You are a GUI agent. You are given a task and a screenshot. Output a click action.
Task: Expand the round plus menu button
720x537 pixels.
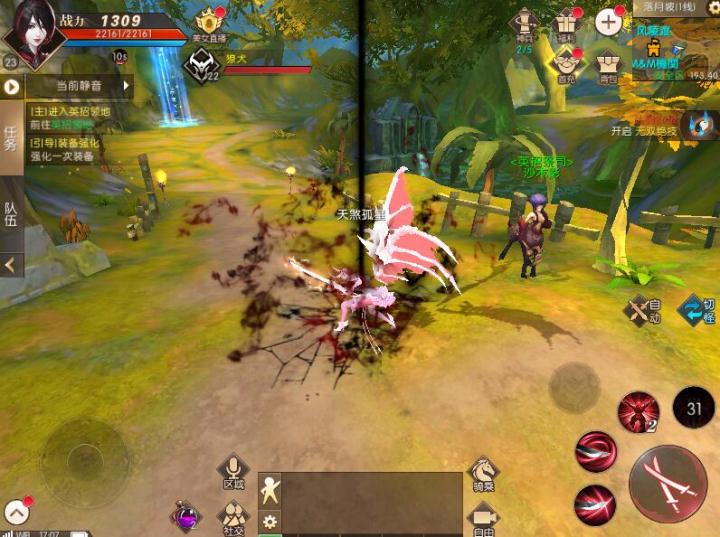tap(608, 21)
